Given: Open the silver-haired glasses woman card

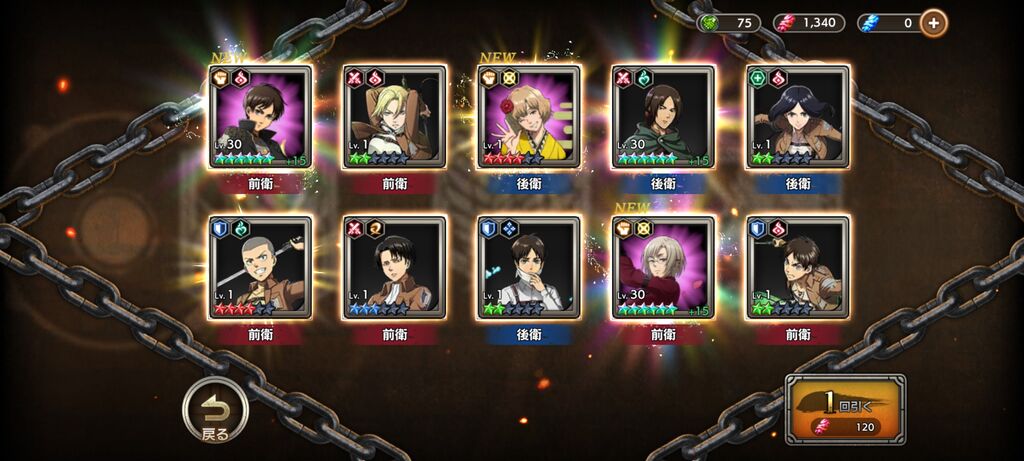Looking at the screenshot, I should tap(662, 267).
